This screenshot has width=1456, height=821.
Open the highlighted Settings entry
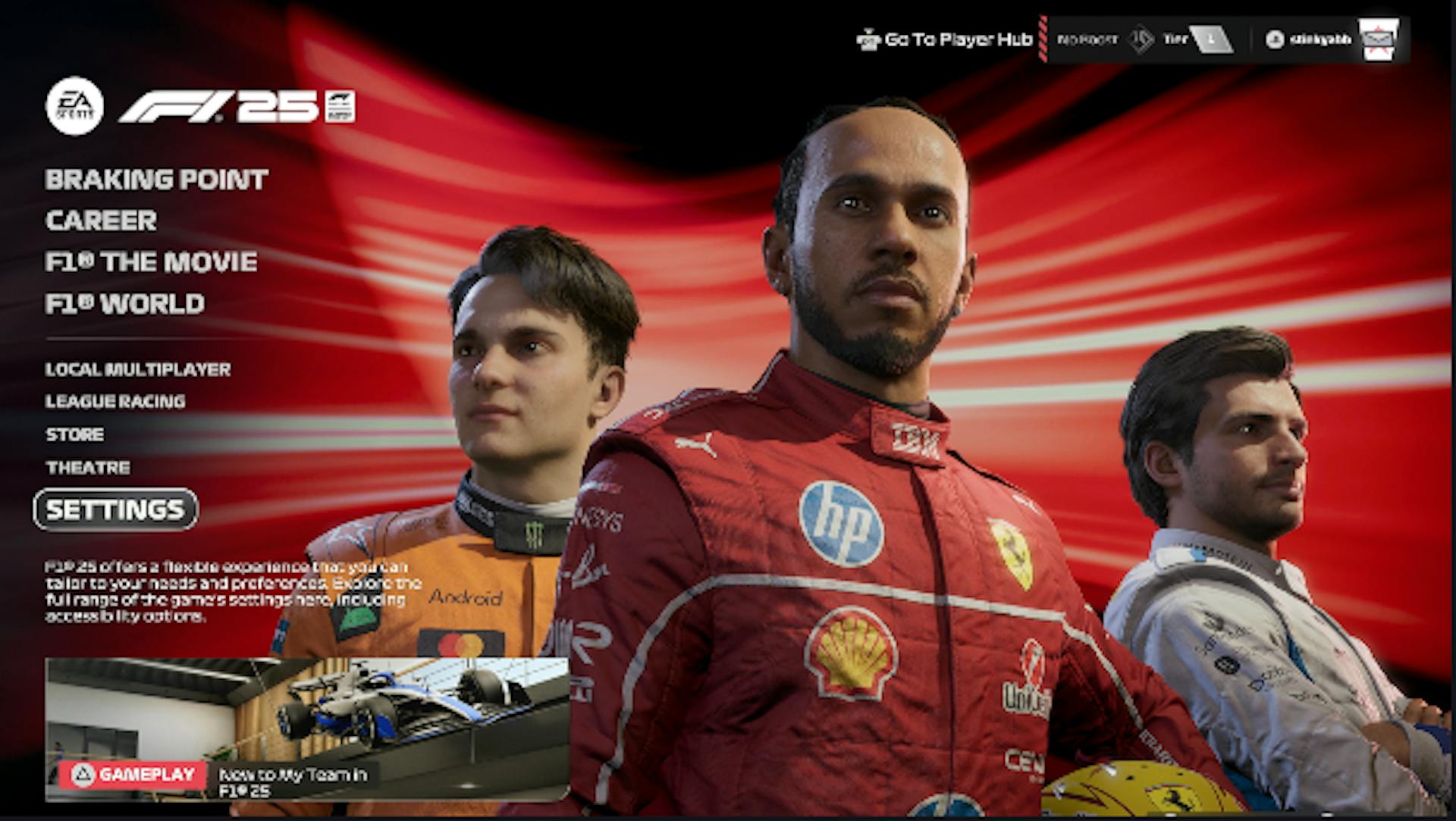point(115,509)
